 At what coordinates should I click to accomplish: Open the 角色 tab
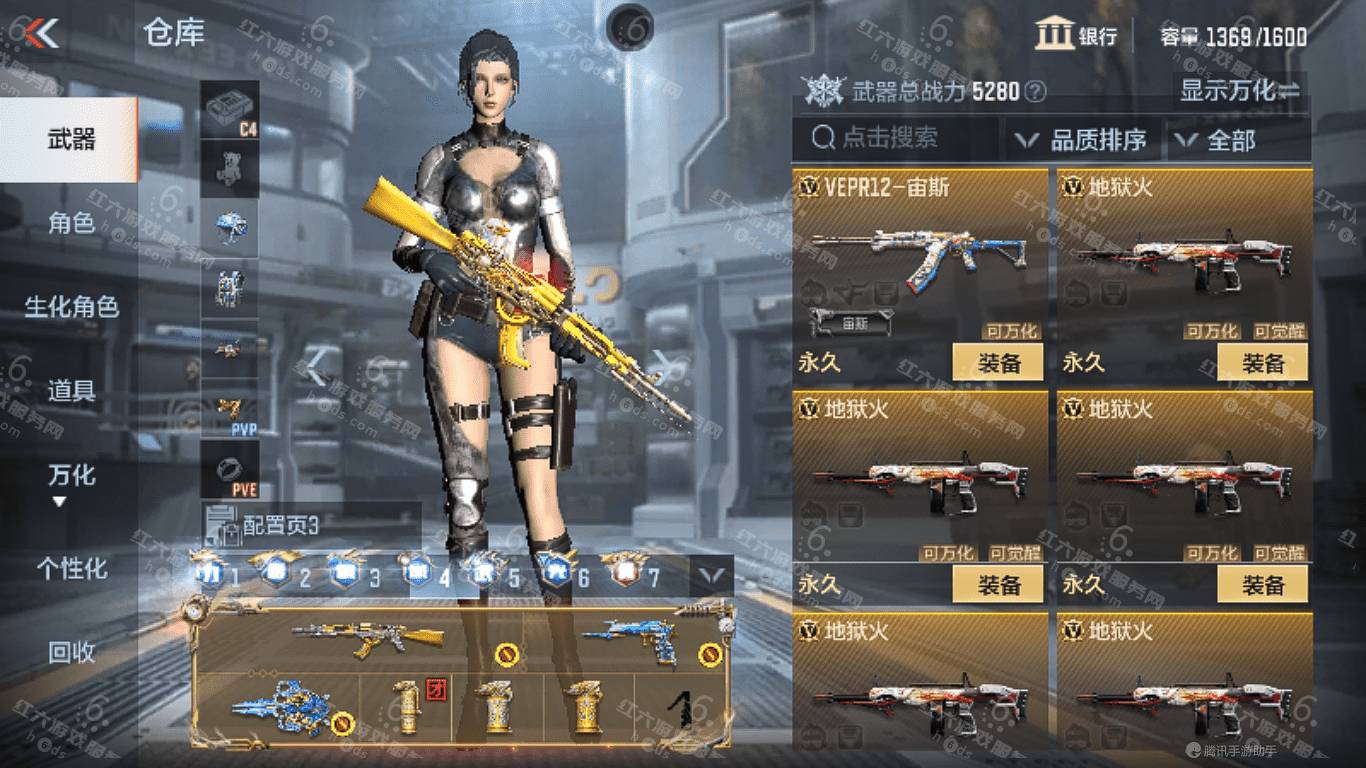[x=70, y=223]
